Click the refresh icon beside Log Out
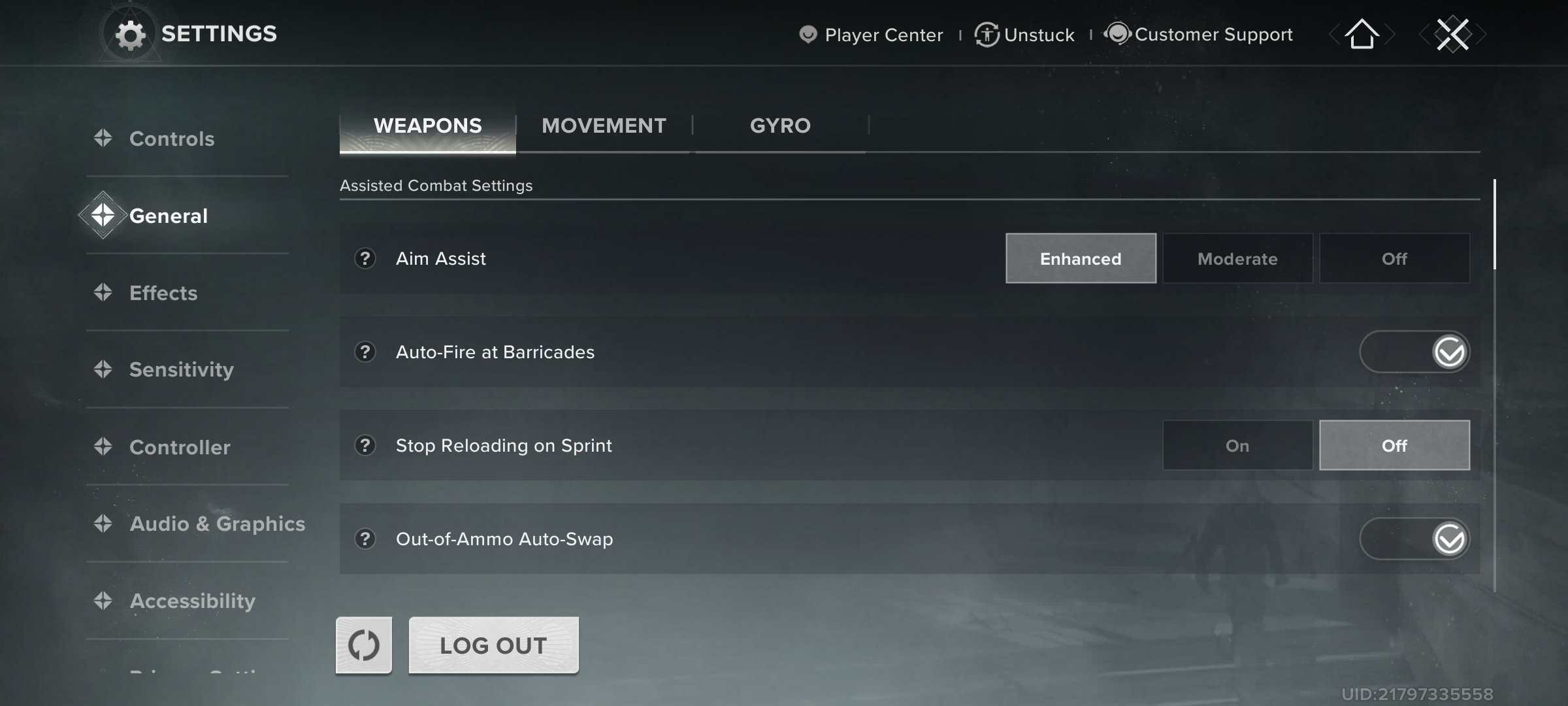Image resolution: width=1568 pixels, height=706 pixels. click(x=364, y=645)
